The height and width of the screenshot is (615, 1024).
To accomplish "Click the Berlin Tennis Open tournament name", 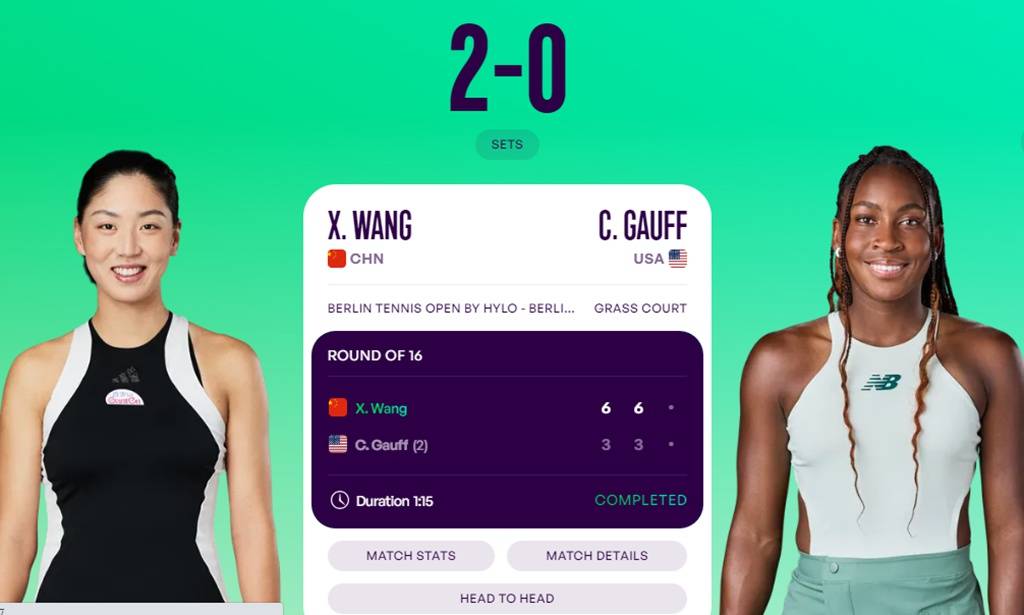I will 451,308.
